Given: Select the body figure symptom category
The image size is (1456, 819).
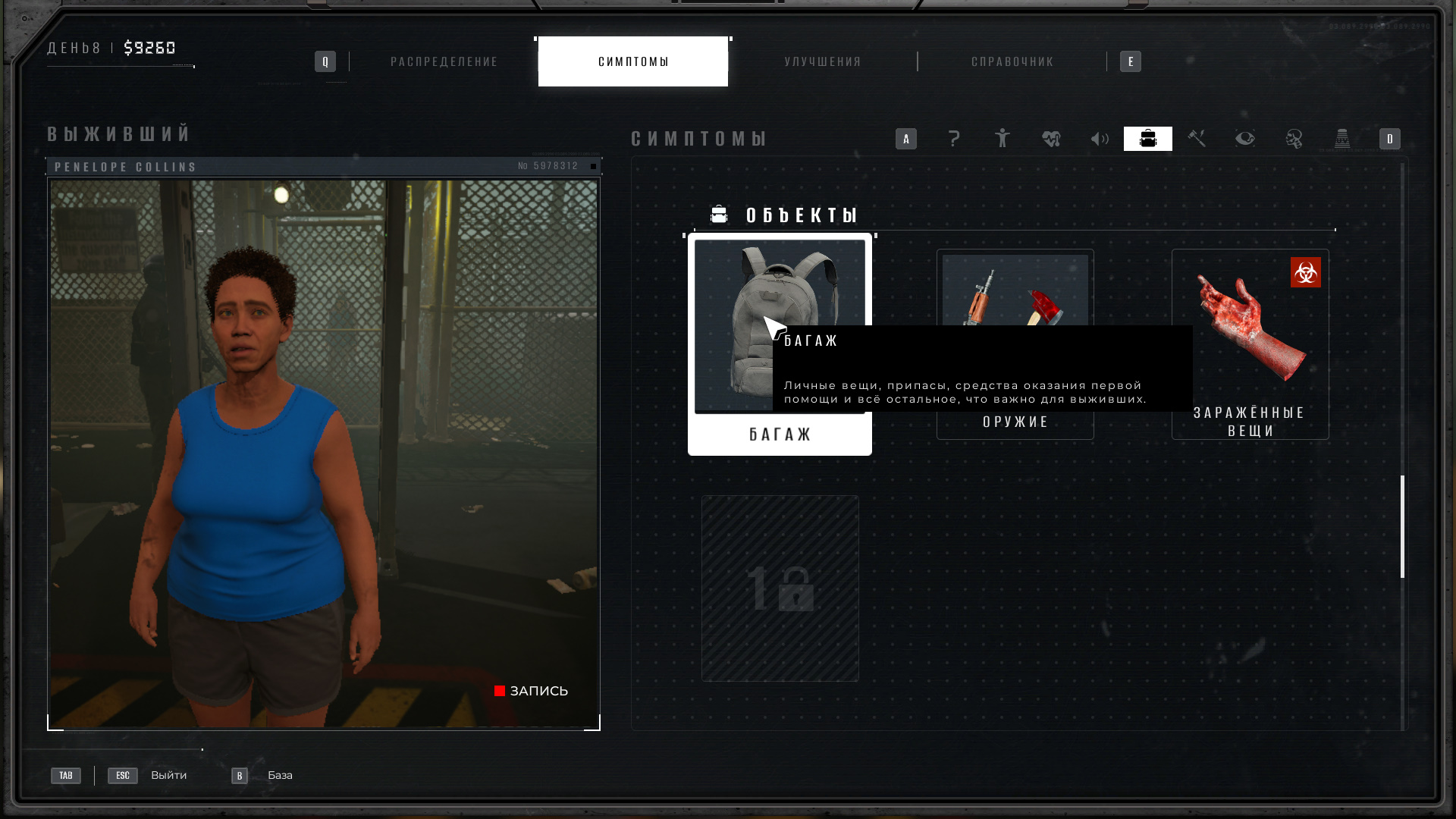Looking at the screenshot, I should point(1003,139).
